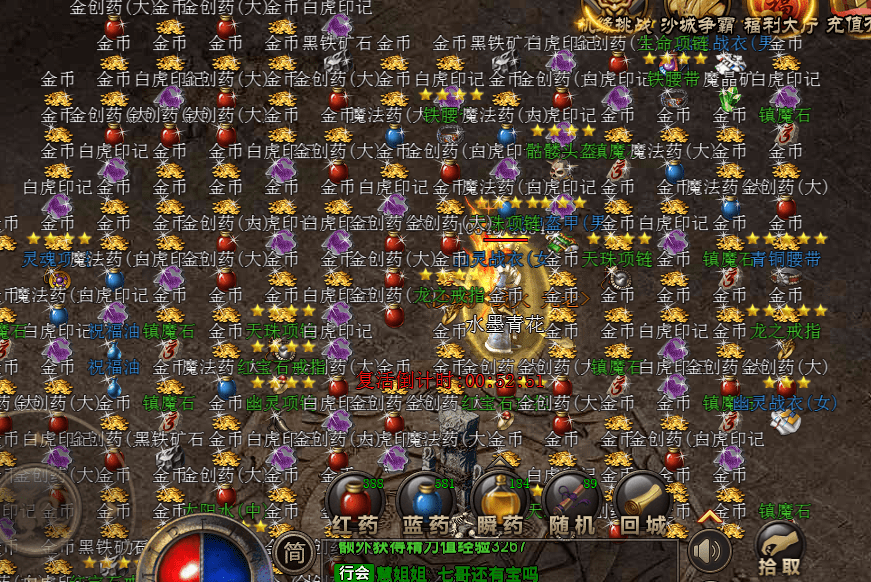Viewport: 871px width, 582px height.
Task: Use the 蓝药 blue potion quick slot
Action: tap(426, 500)
